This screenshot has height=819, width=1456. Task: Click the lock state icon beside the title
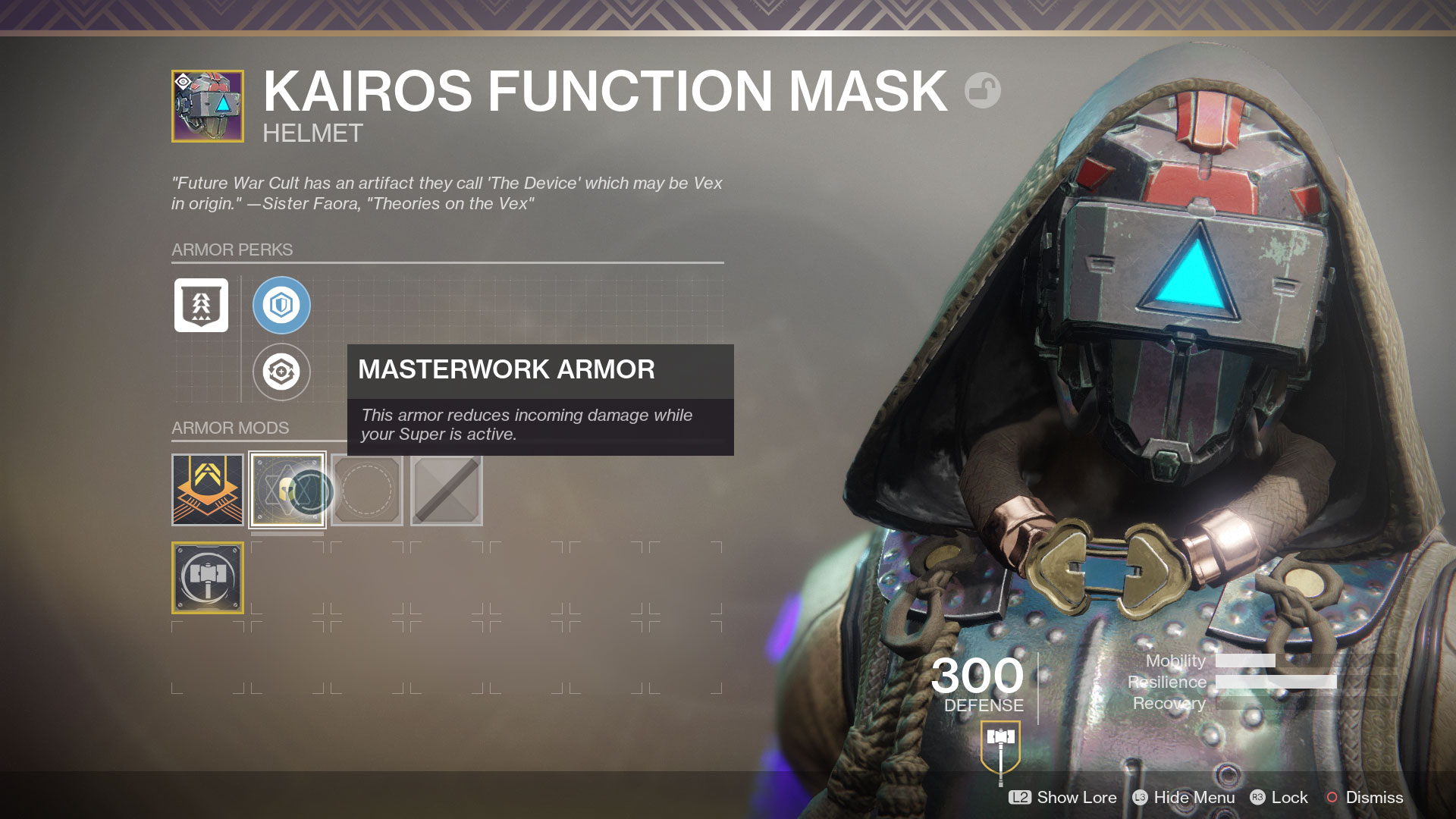[x=982, y=90]
